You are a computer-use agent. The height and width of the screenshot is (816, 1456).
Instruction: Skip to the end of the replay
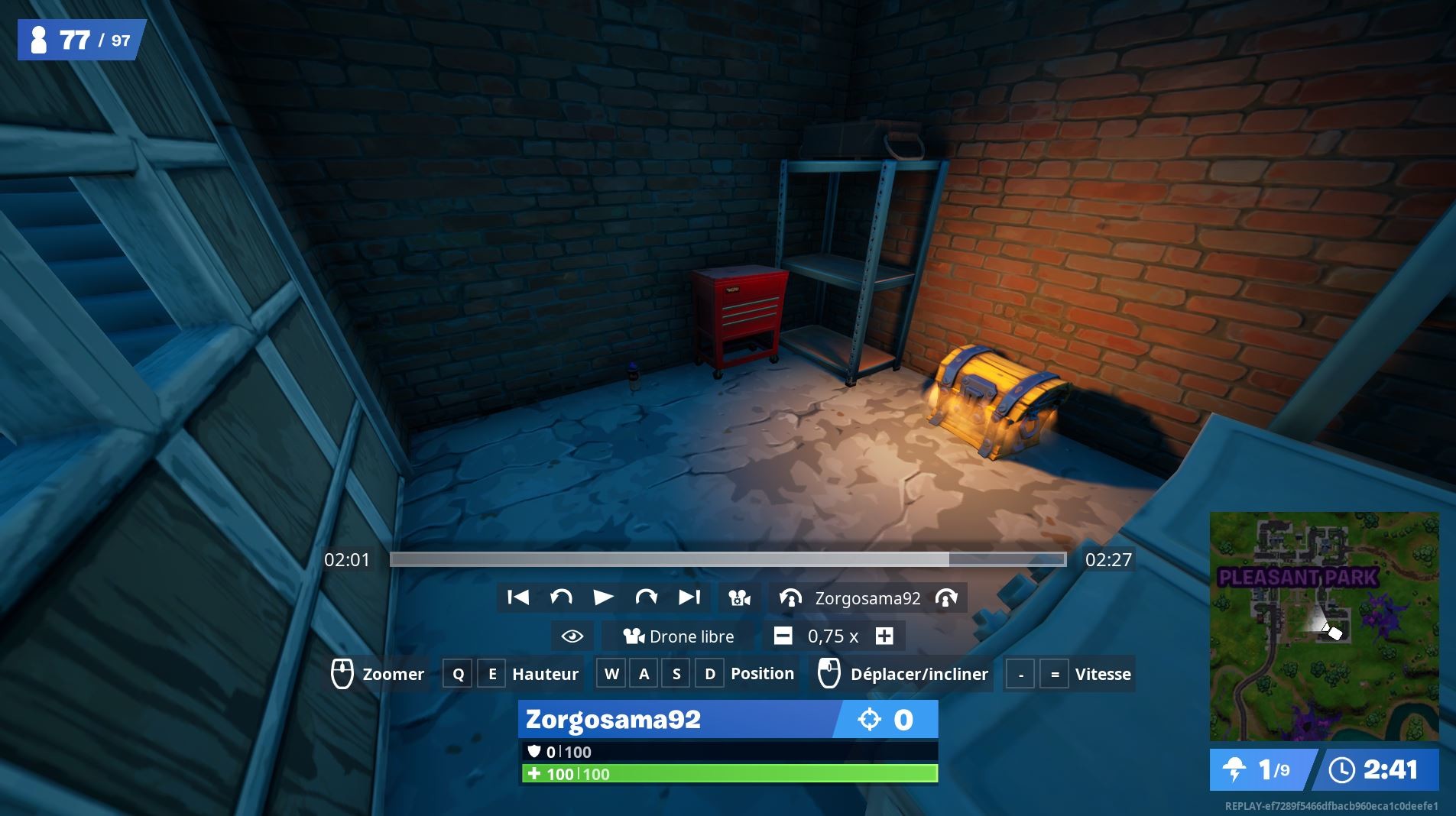(x=689, y=597)
